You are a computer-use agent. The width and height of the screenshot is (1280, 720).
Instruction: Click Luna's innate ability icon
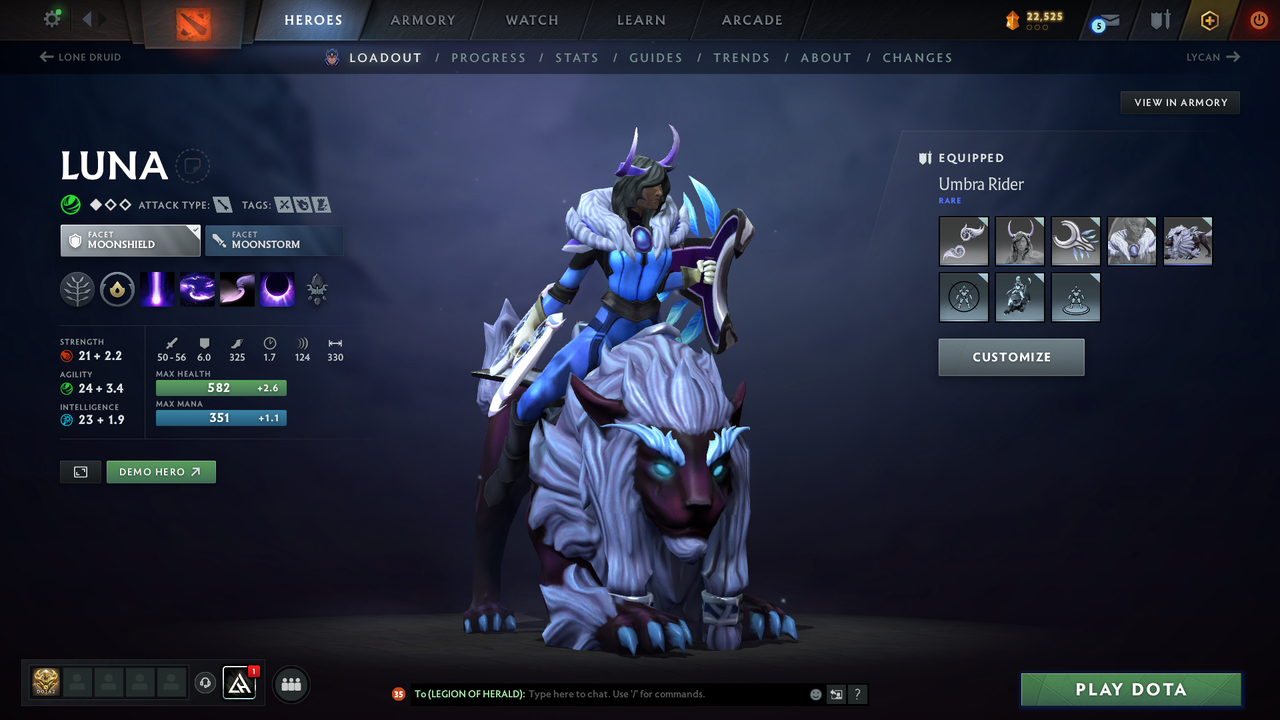click(117, 290)
